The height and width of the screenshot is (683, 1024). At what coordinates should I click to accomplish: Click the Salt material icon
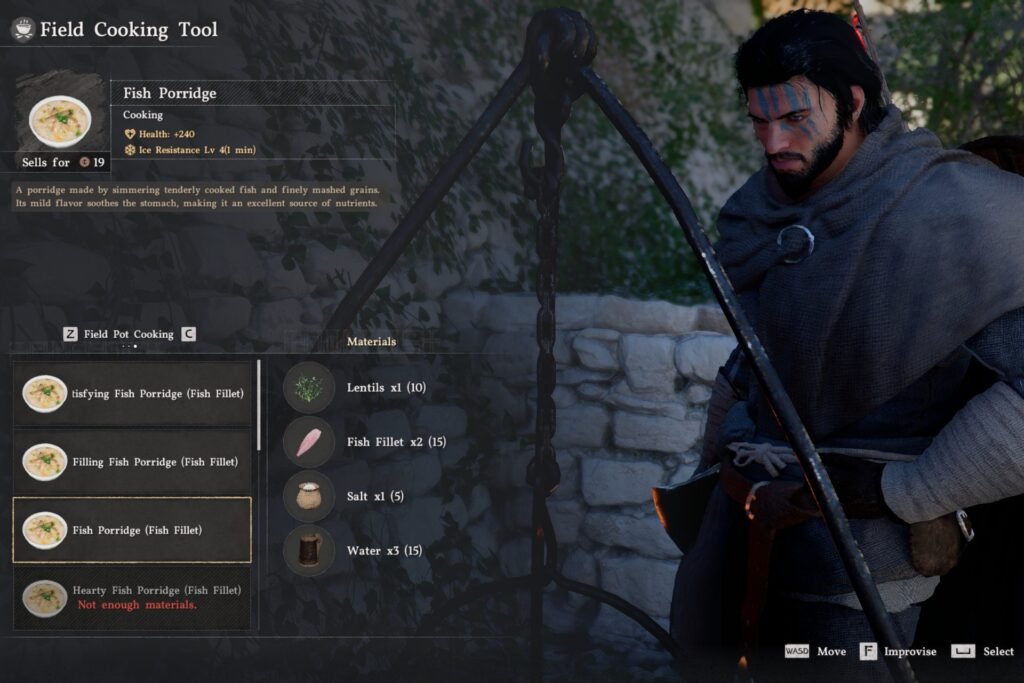tap(309, 496)
